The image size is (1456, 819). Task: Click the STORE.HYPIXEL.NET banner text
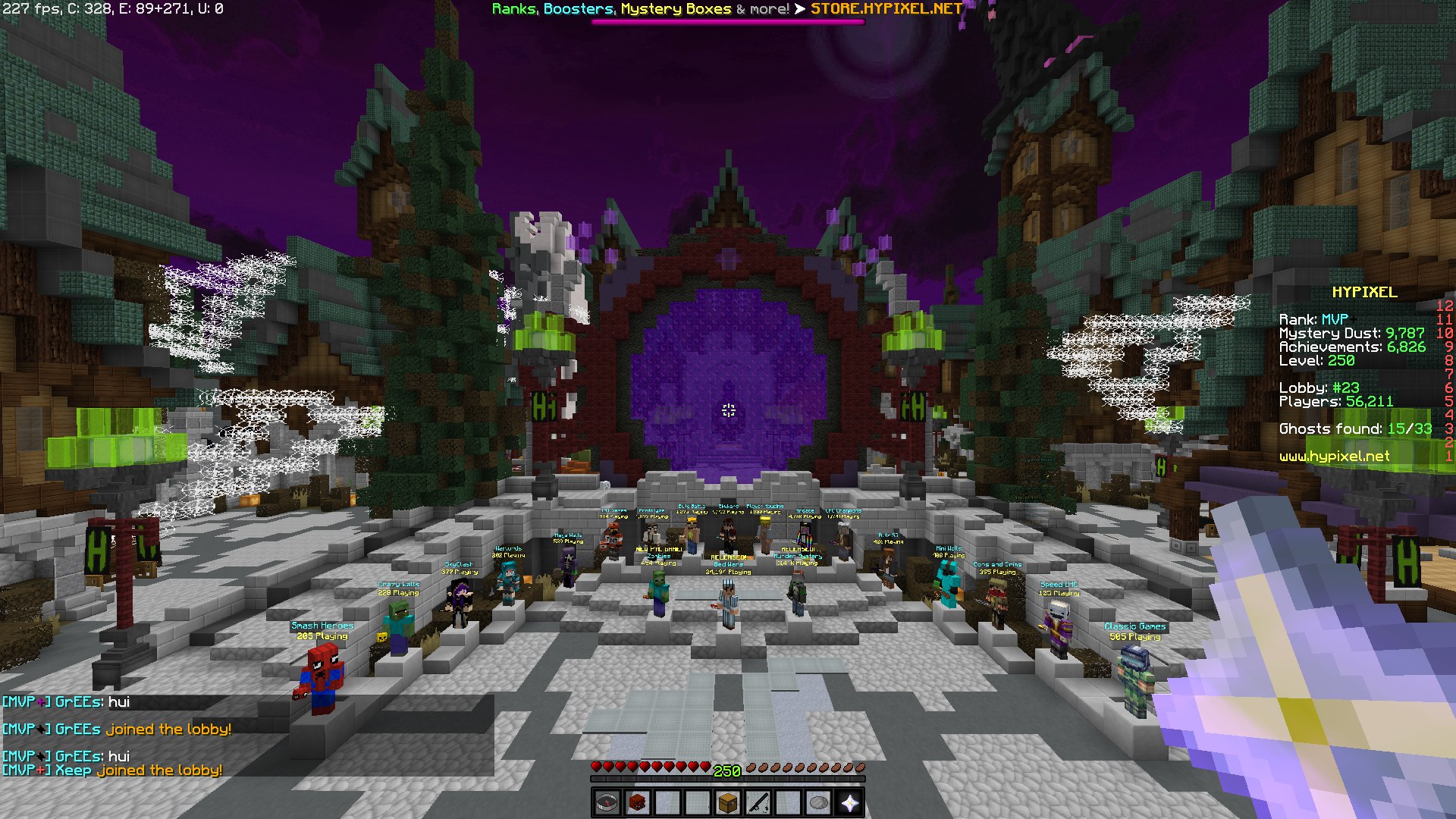click(886, 9)
